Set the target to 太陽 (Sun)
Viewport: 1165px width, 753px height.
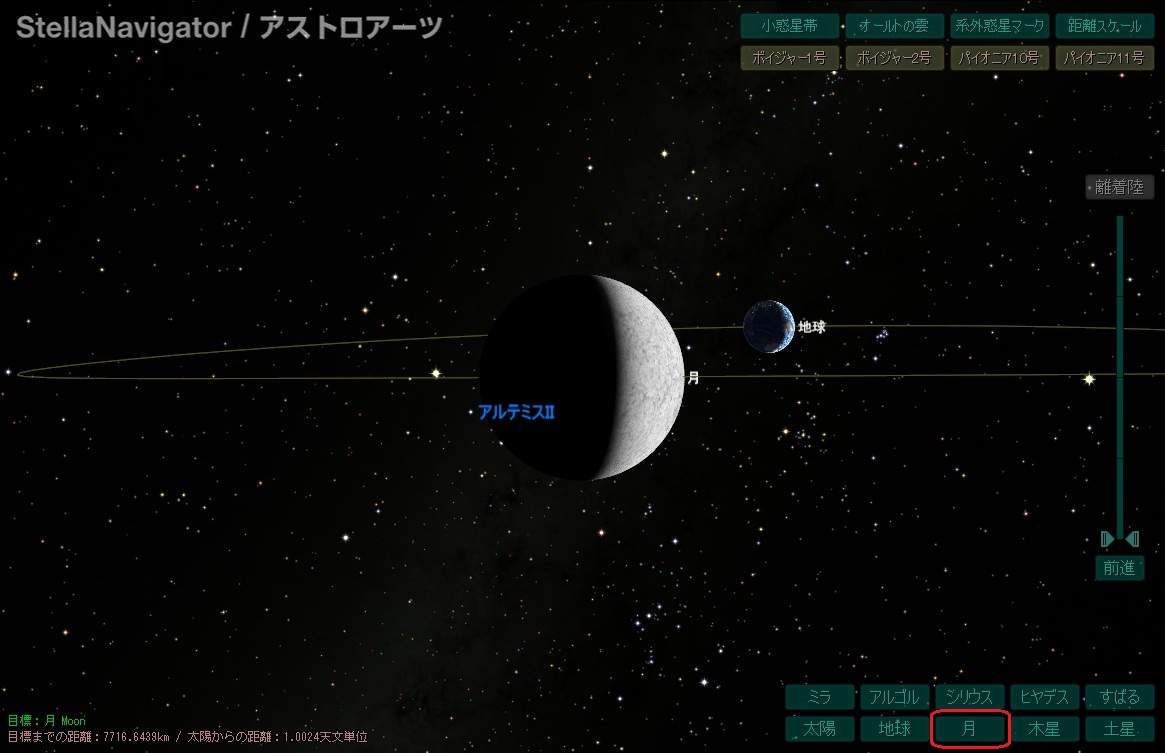point(819,729)
